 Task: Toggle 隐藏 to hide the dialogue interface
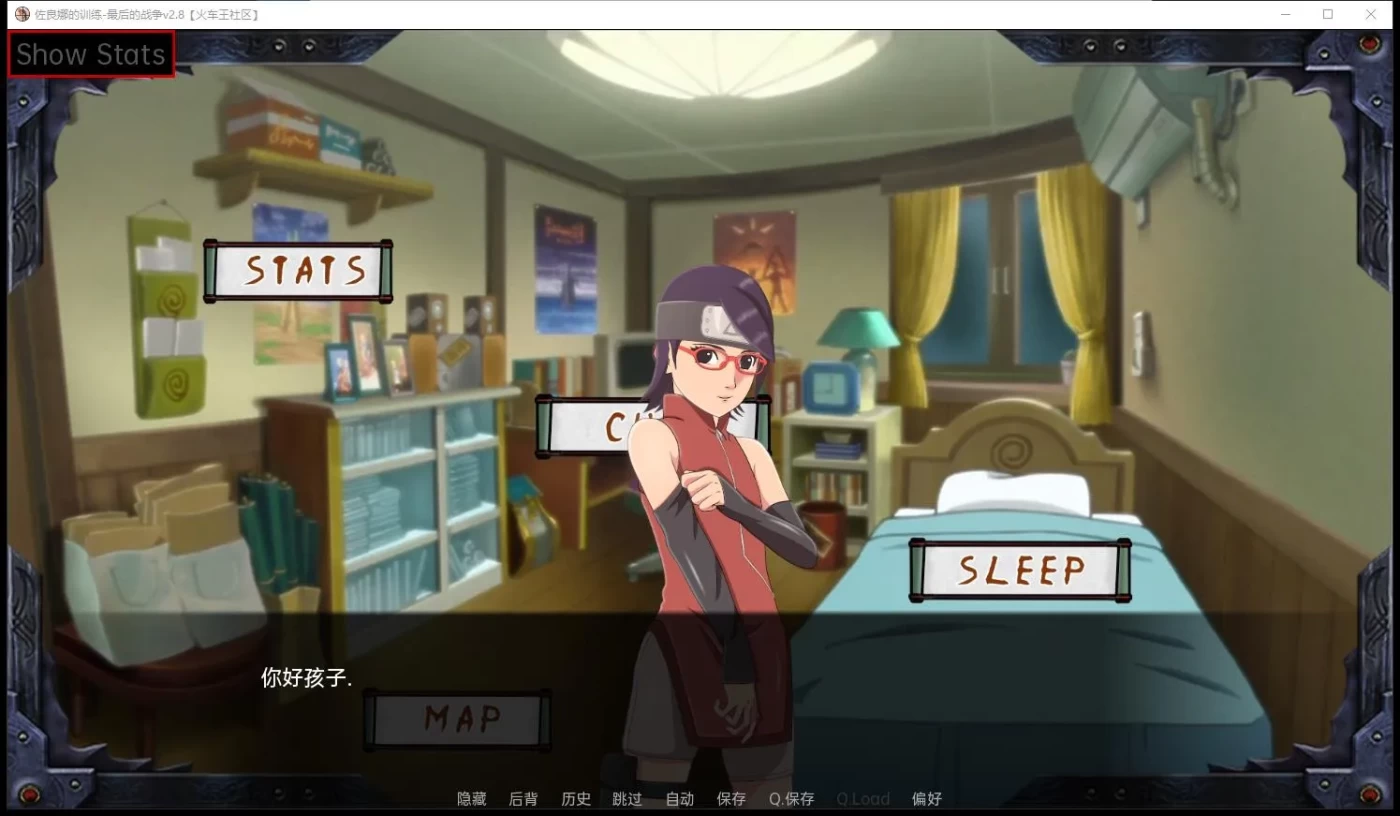coord(470,799)
